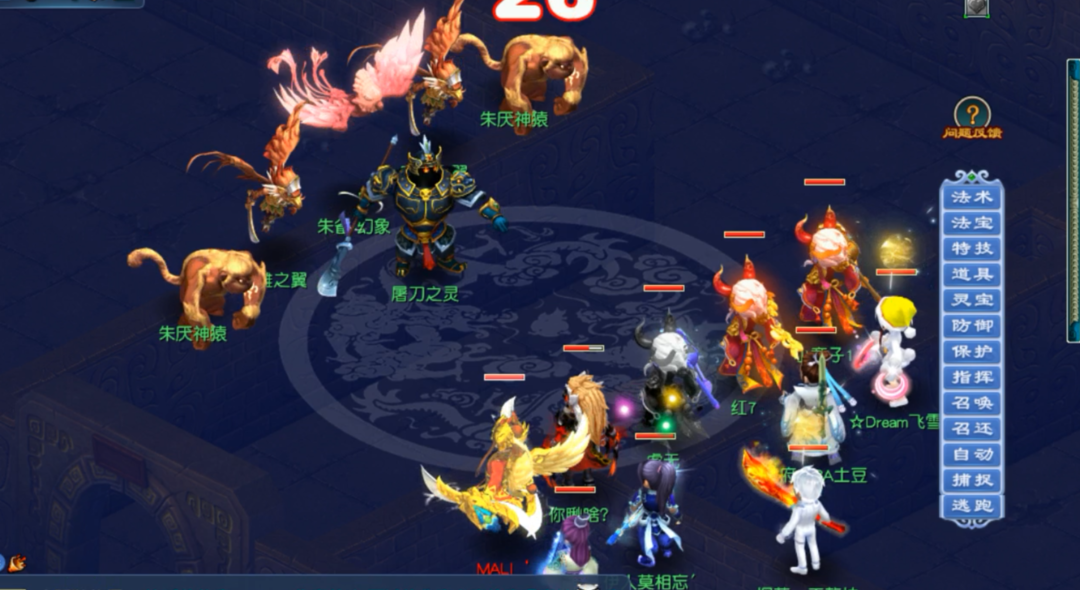1080x590 pixels.
Task: Open the 问题反馈 question mark icon
Action: pyautogui.click(x=971, y=114)
